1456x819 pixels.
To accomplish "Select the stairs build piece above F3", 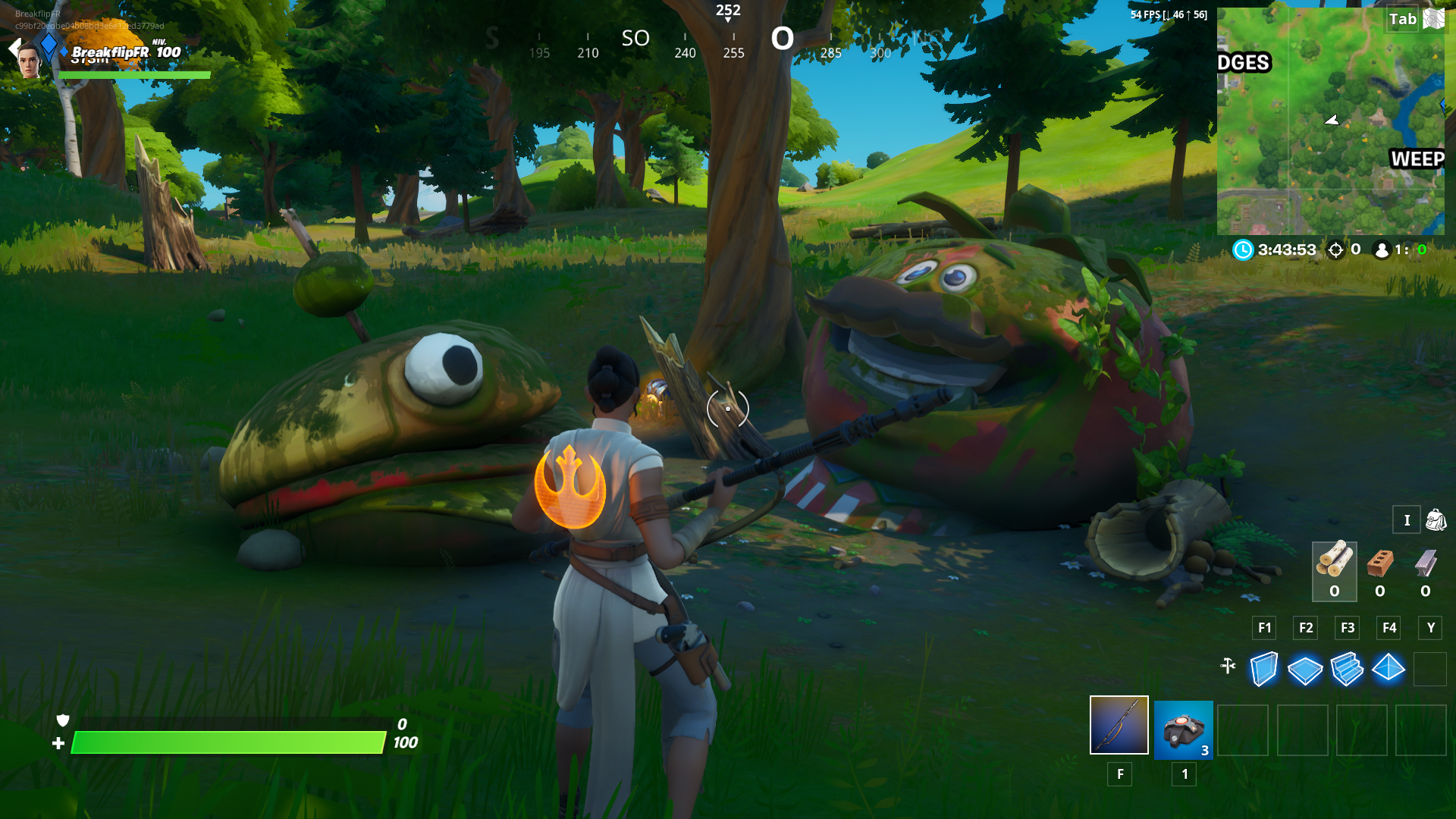I will point(1348,668).
